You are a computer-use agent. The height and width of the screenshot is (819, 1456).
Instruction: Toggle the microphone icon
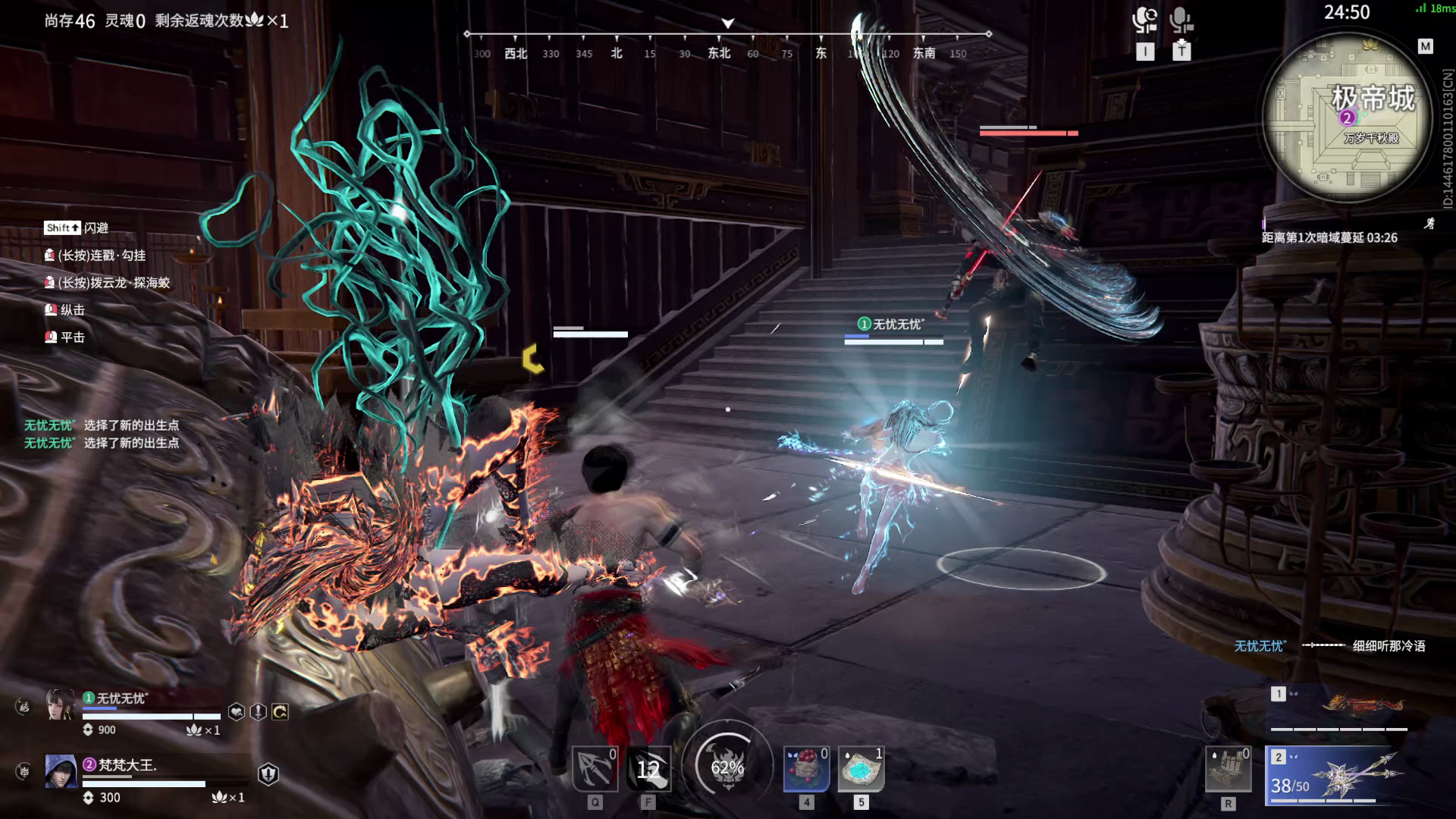click(1181, 20)
